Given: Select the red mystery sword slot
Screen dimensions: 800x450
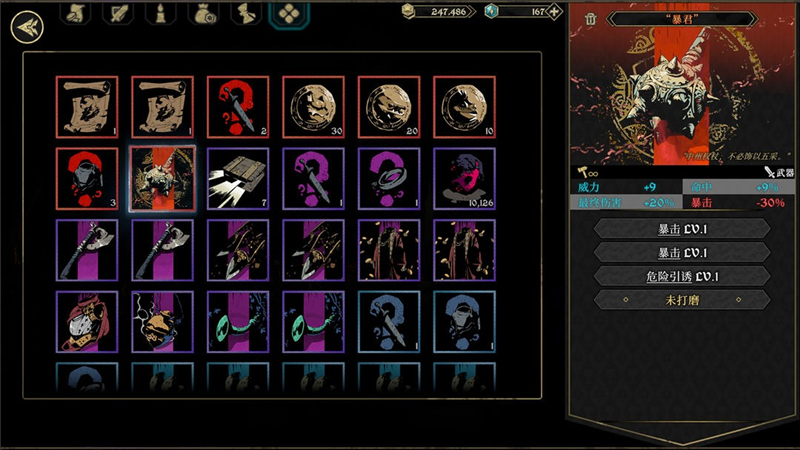Looking at the screenshot, I should click(237, 107).
